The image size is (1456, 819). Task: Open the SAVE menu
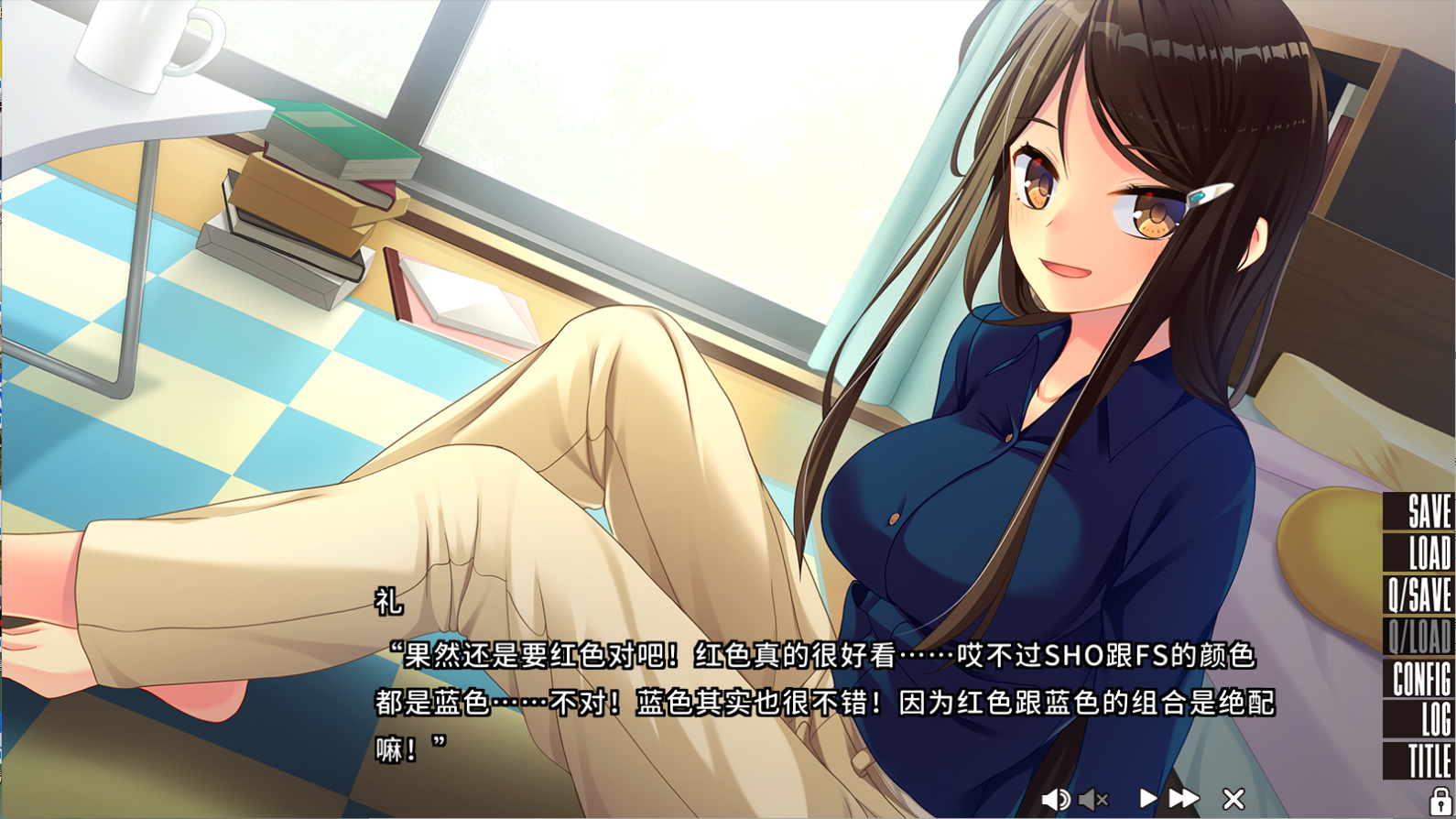[1420, 512]
